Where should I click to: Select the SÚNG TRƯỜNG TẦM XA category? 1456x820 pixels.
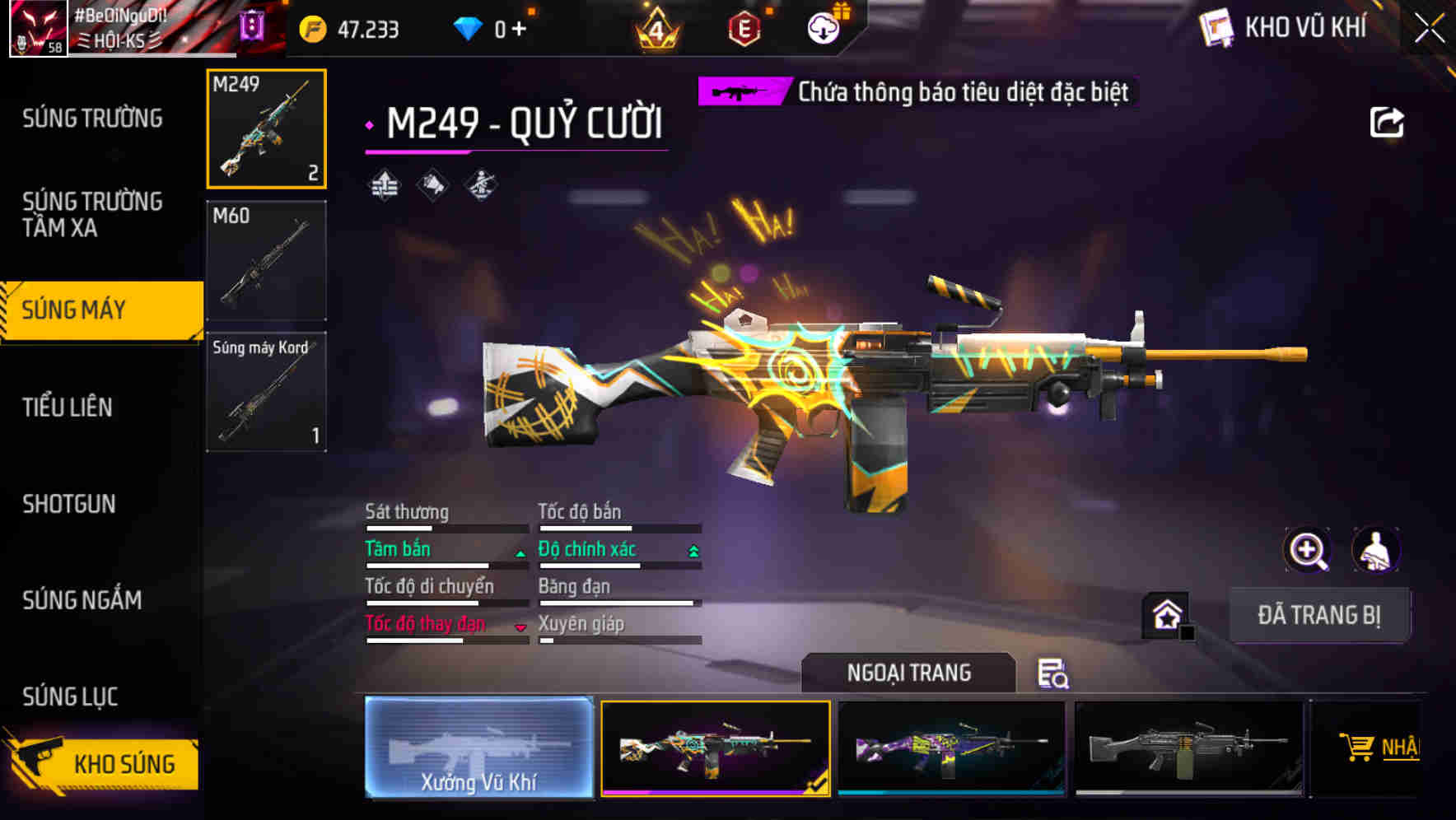pyautogui.click(x=91, y=215)
